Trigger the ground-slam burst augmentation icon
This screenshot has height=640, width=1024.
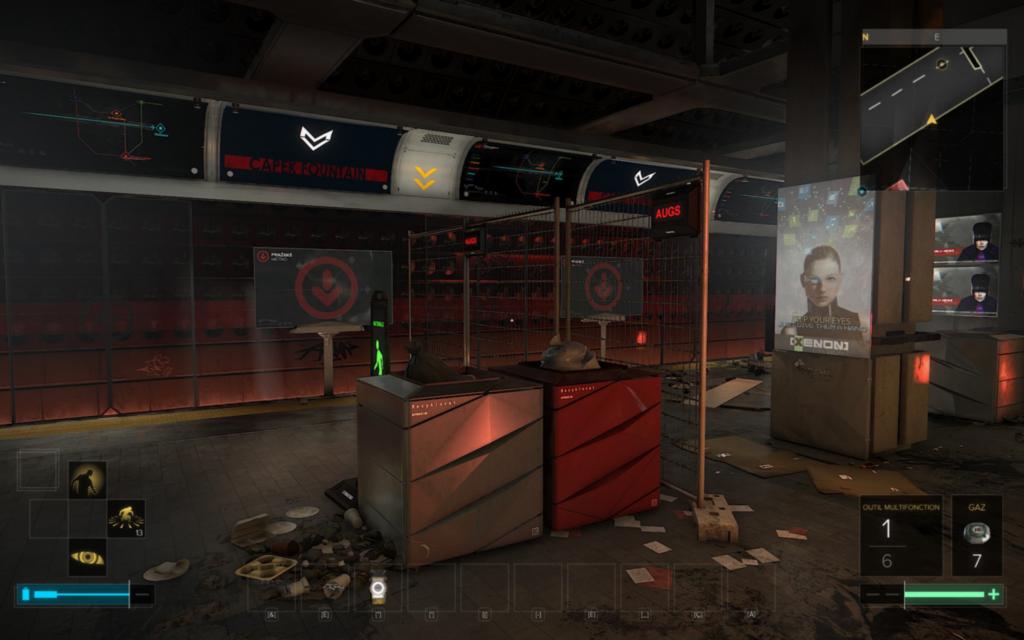(x=126, y=517)
